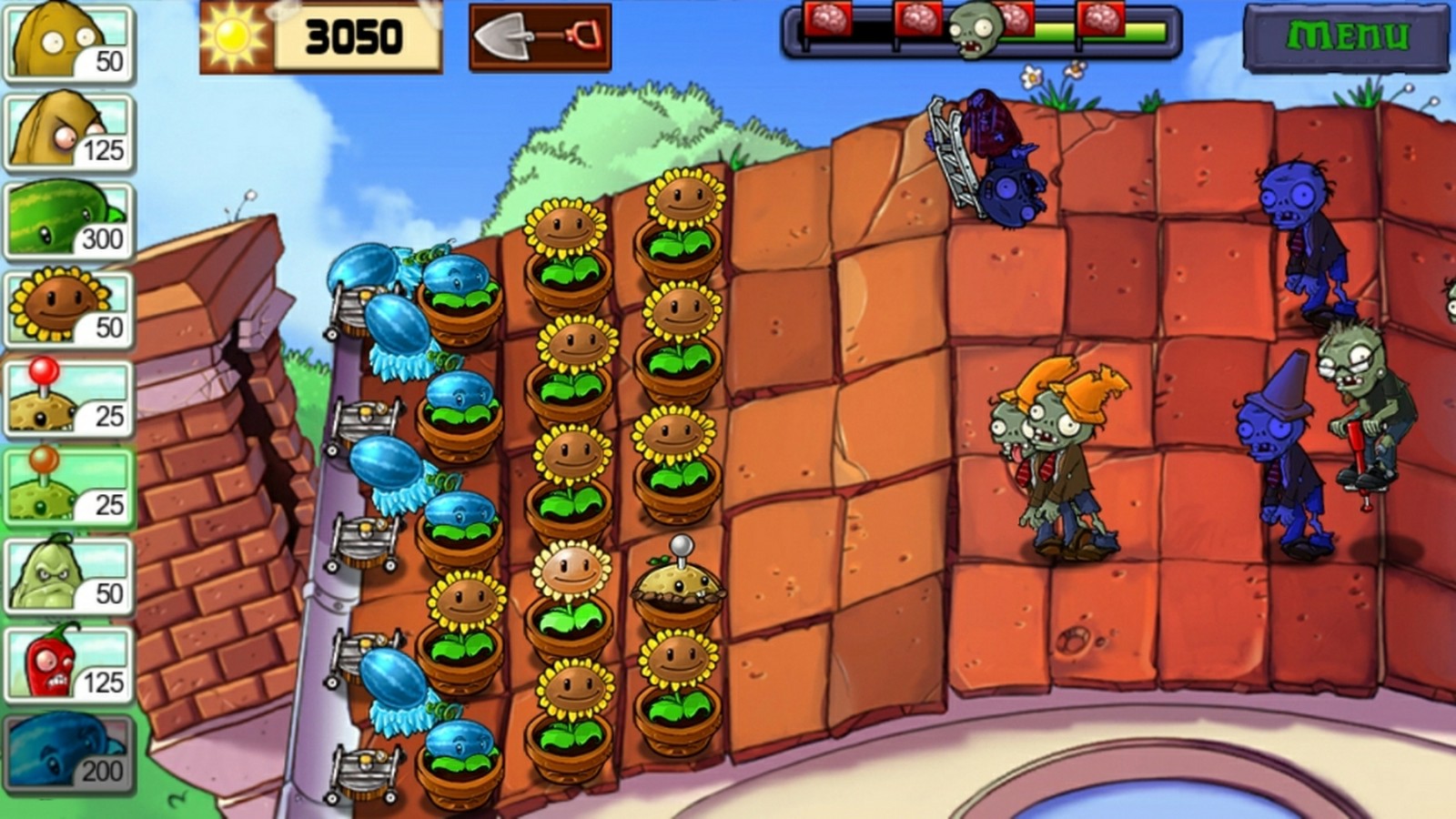1456x819 pixels.
Task: Pick the Sunflower seed packet
Action: click(69, 309)
